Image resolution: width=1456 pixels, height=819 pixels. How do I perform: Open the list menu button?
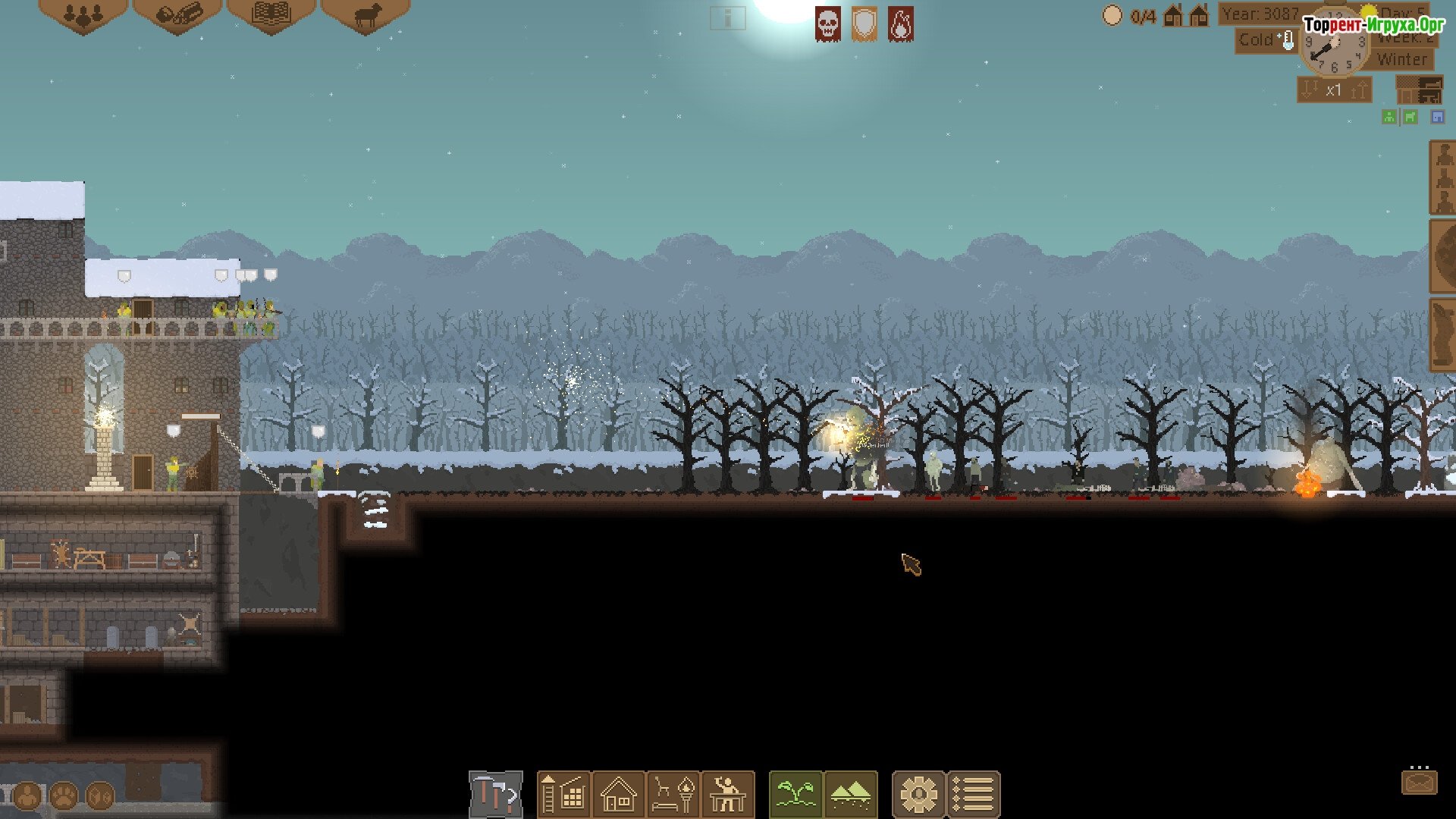click(974, 795)
